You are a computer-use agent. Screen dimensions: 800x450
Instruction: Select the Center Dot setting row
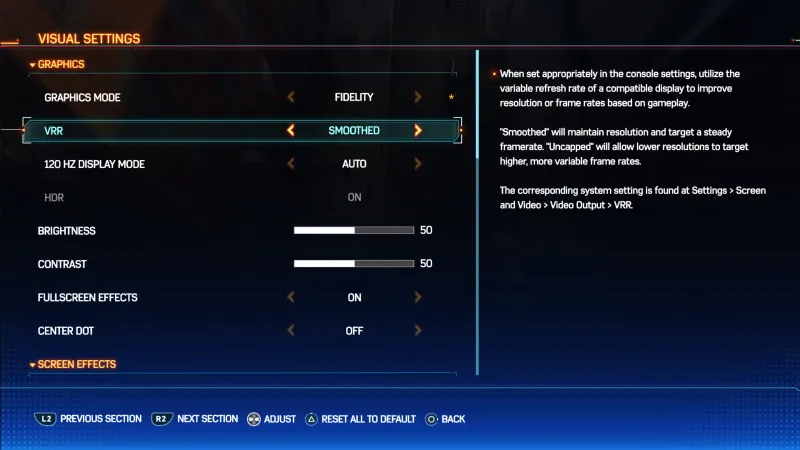tap(66, 331)
